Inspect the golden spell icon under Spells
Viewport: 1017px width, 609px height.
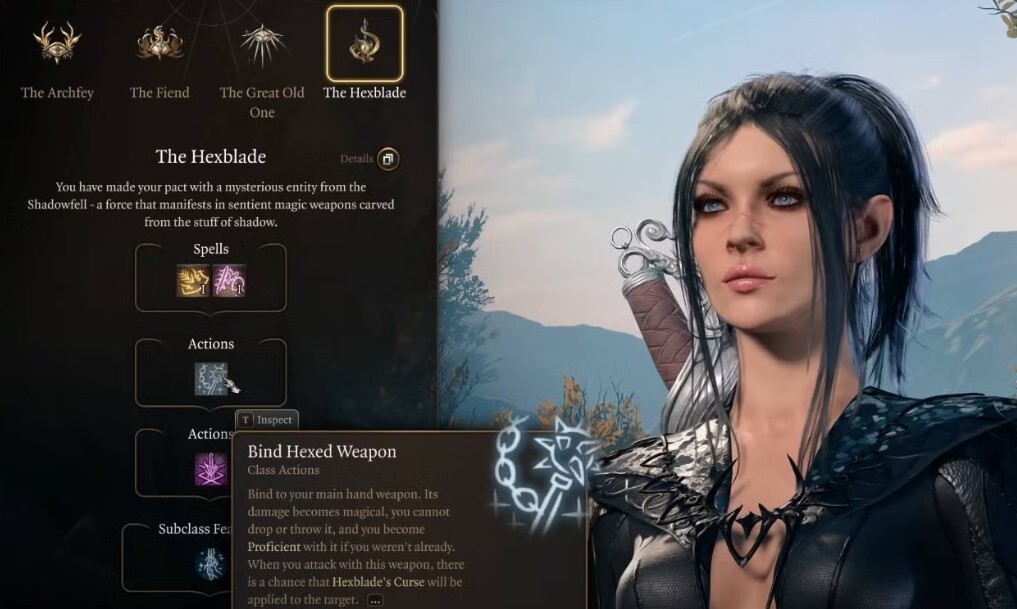pyautogui.click(x=193, y=280)
